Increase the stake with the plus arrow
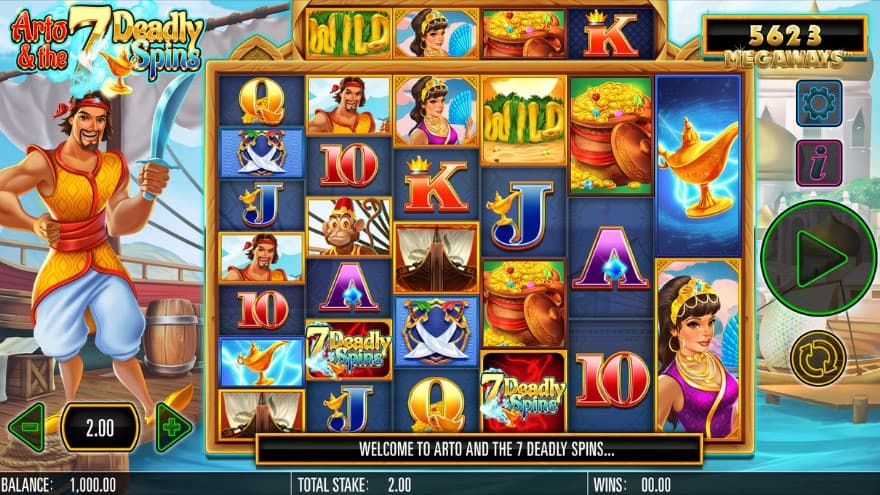Image resolution: width=880 pixels, height=495 pixels. [172, 428]
